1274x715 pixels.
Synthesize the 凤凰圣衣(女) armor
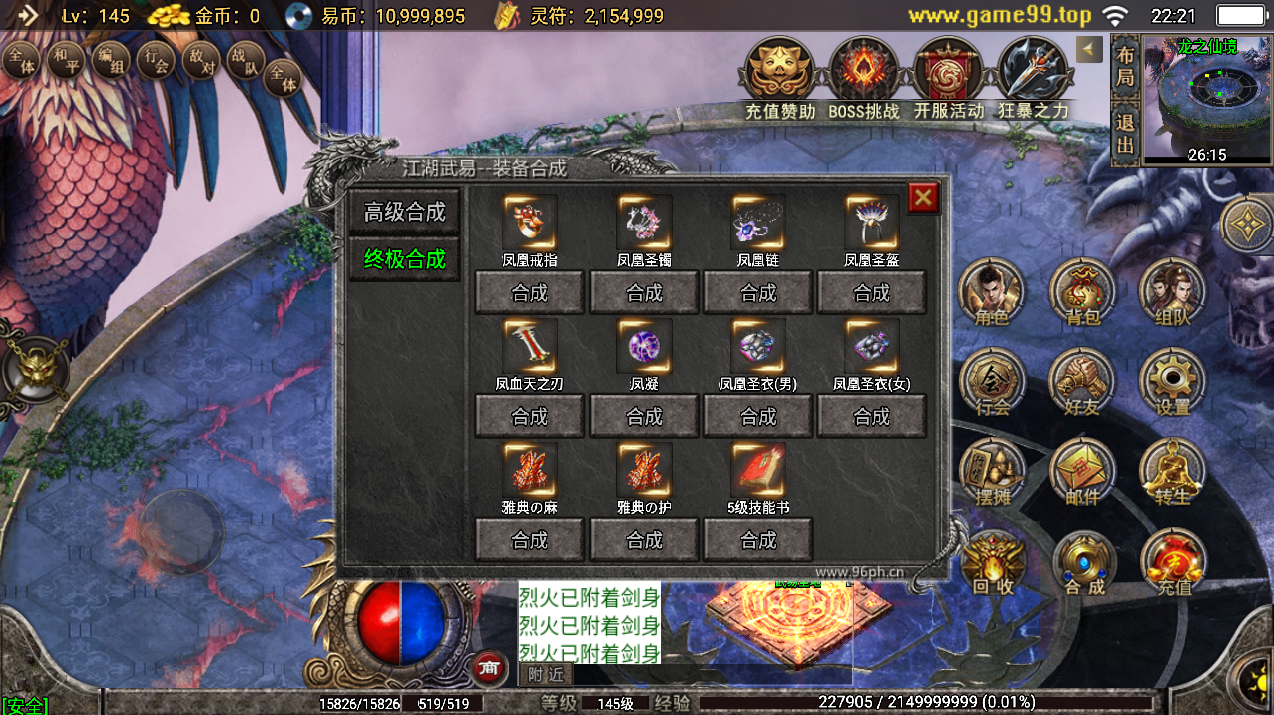[871, 416]
